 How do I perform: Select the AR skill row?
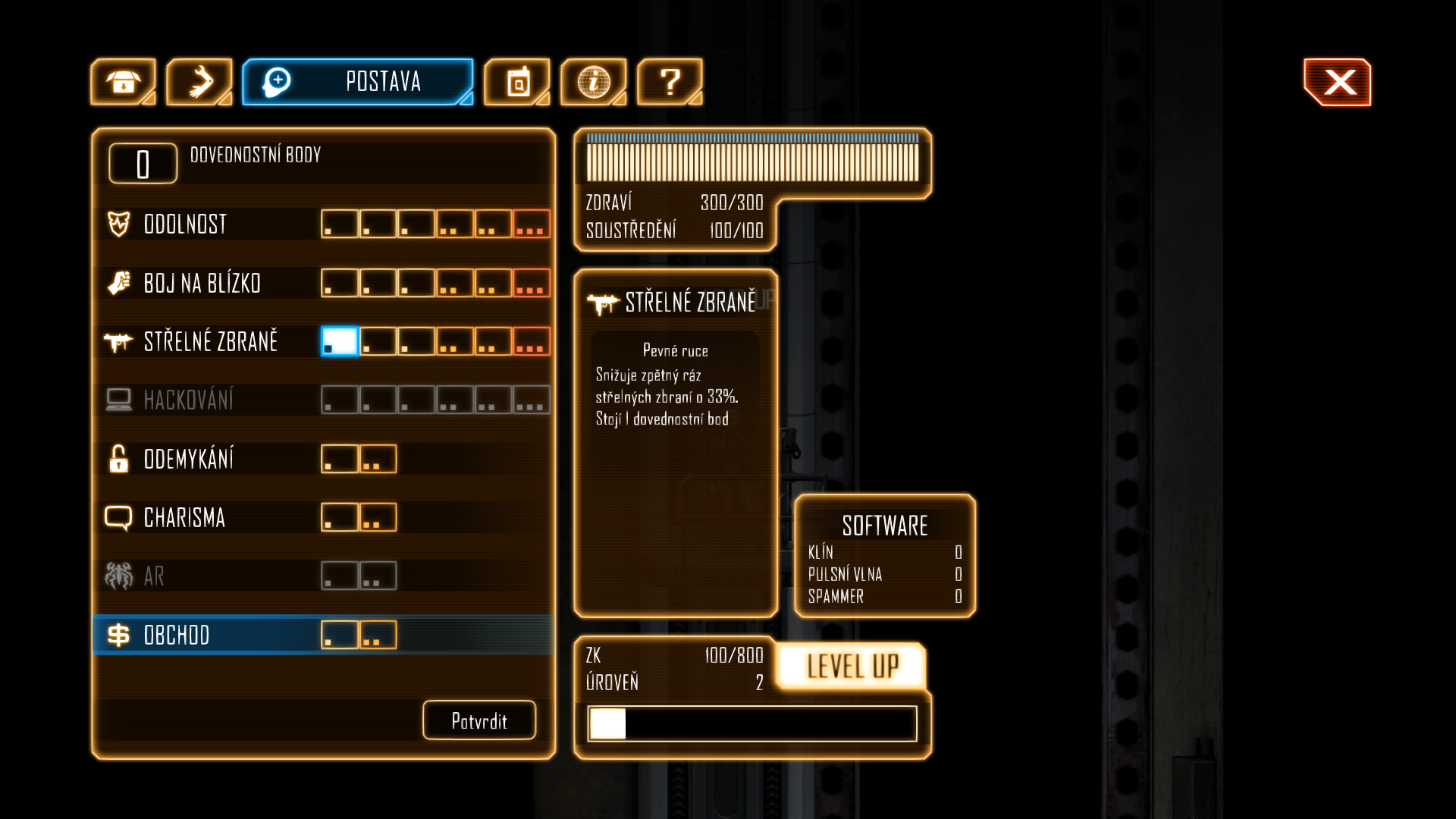[x=154, y=576]
